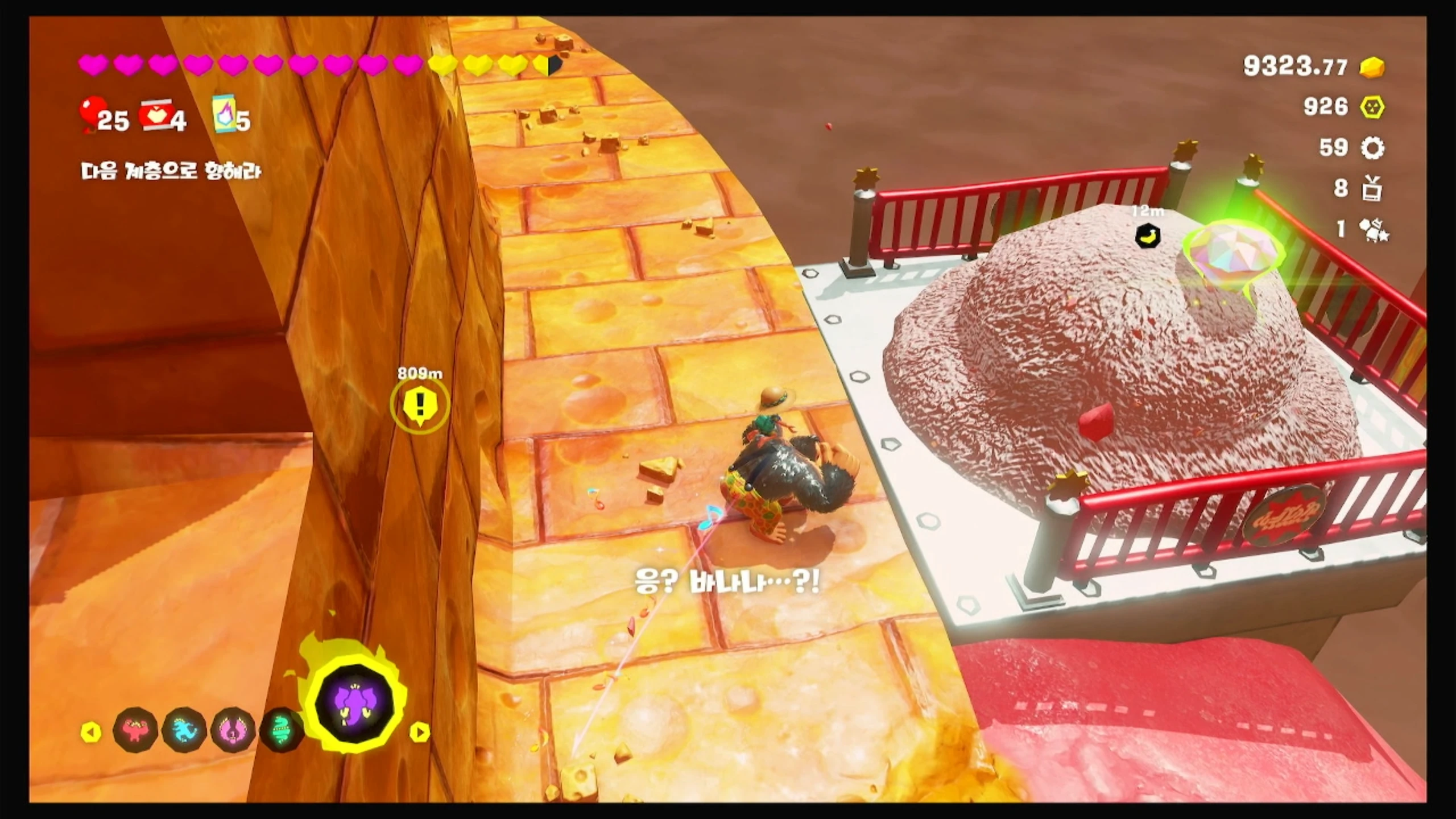This screenshot has width=1456, height=819.
Task: Click the yellow banandium chip icon
Action: [x=1372, y=107]
